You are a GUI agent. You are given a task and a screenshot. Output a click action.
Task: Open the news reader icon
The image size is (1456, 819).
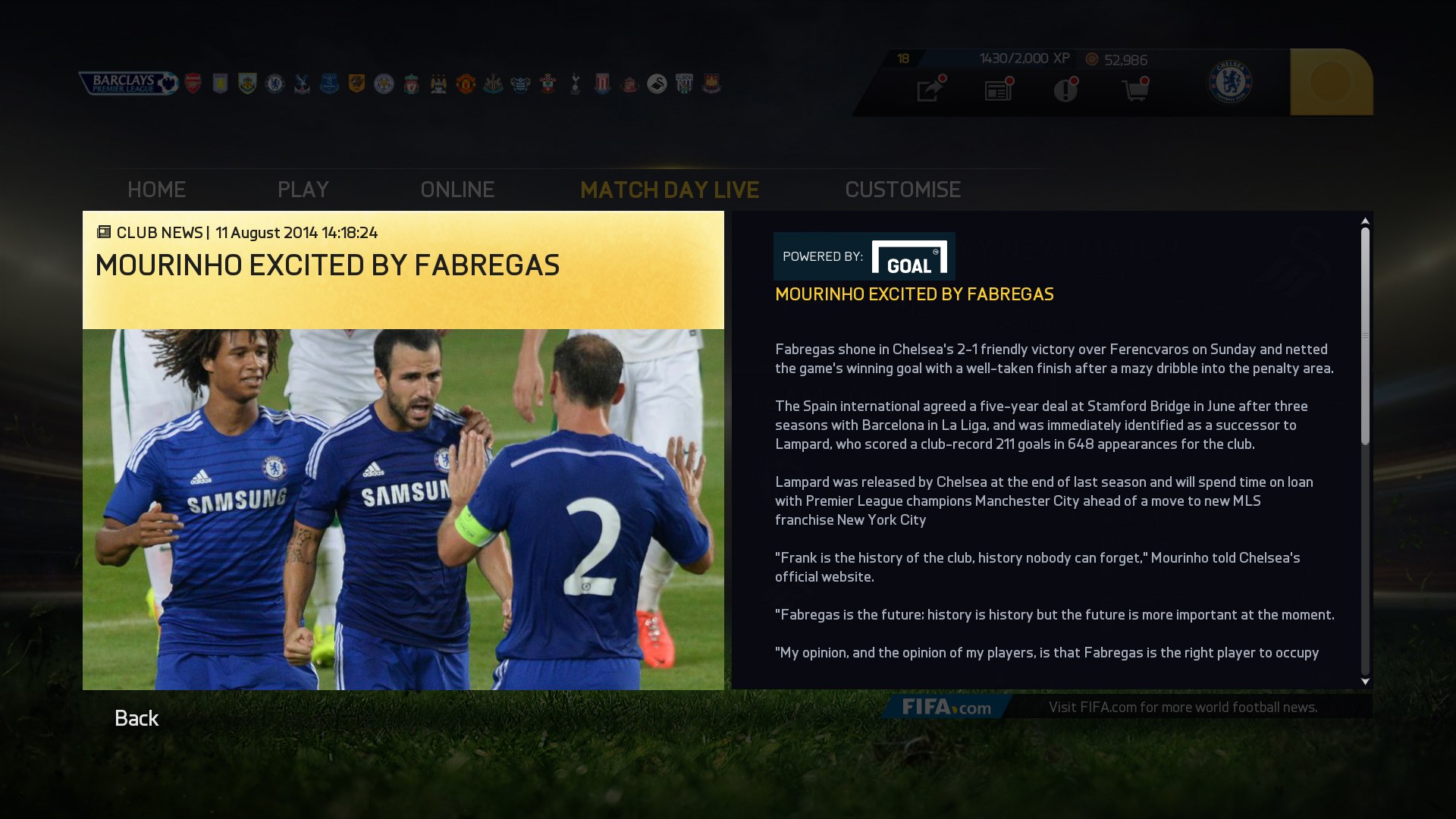(997, 91)
